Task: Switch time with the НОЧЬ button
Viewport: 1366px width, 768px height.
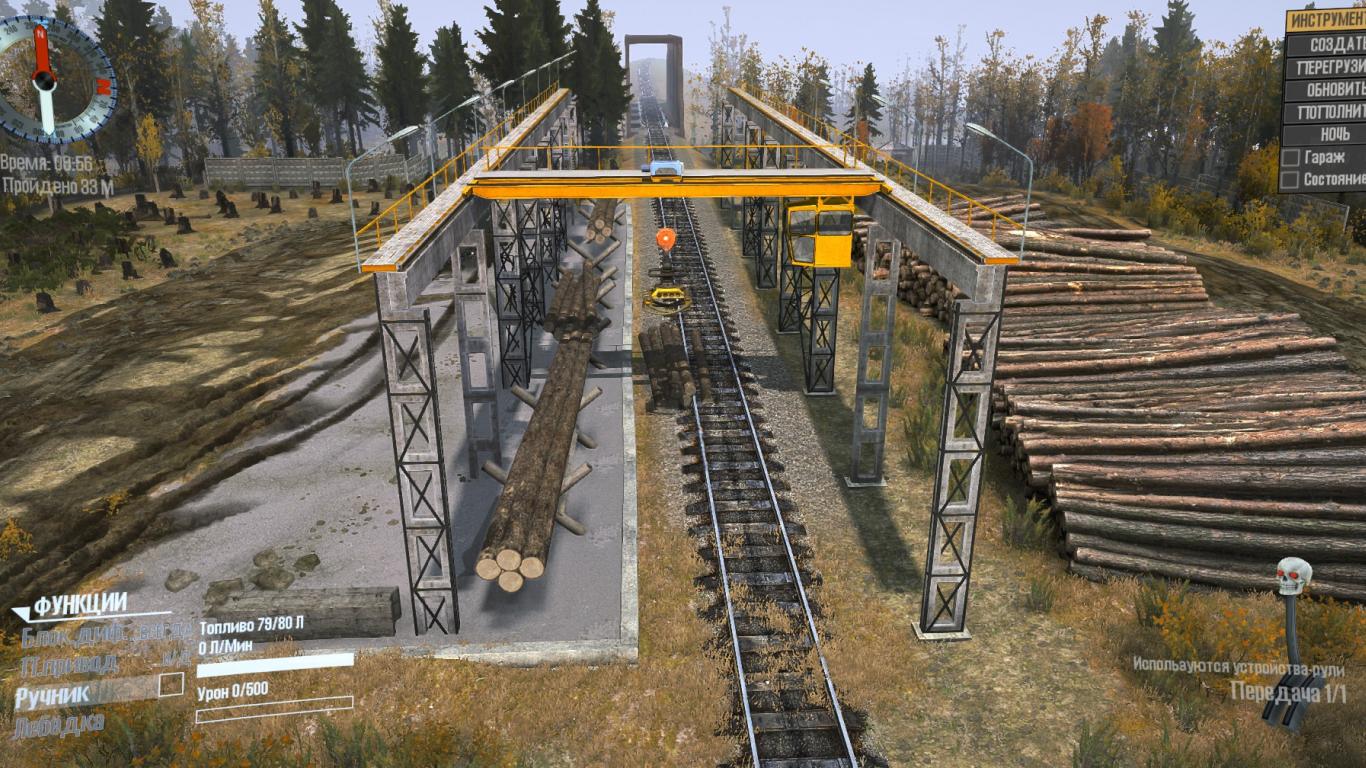Action: tap(1325, 134)
